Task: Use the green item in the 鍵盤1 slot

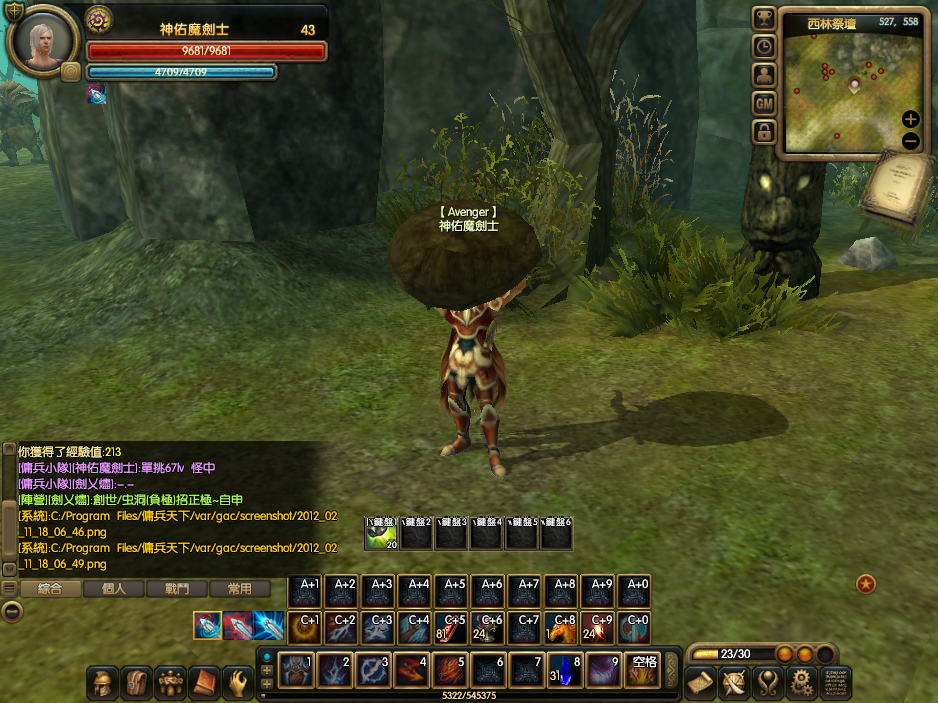Action: pyautogui.click(x=381, y=535)
